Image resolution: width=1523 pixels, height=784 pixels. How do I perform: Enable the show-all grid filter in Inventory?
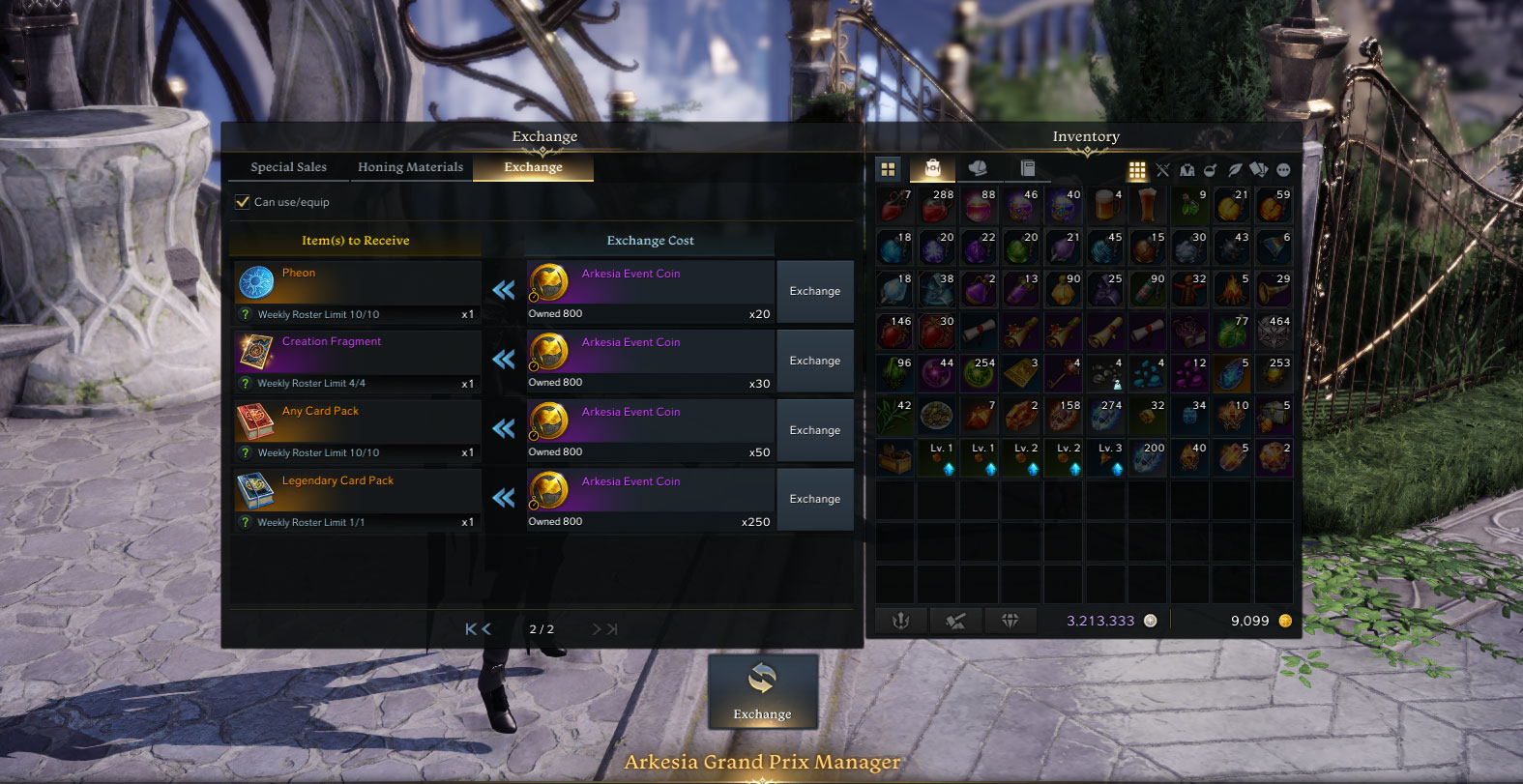tap(1138, 169)
